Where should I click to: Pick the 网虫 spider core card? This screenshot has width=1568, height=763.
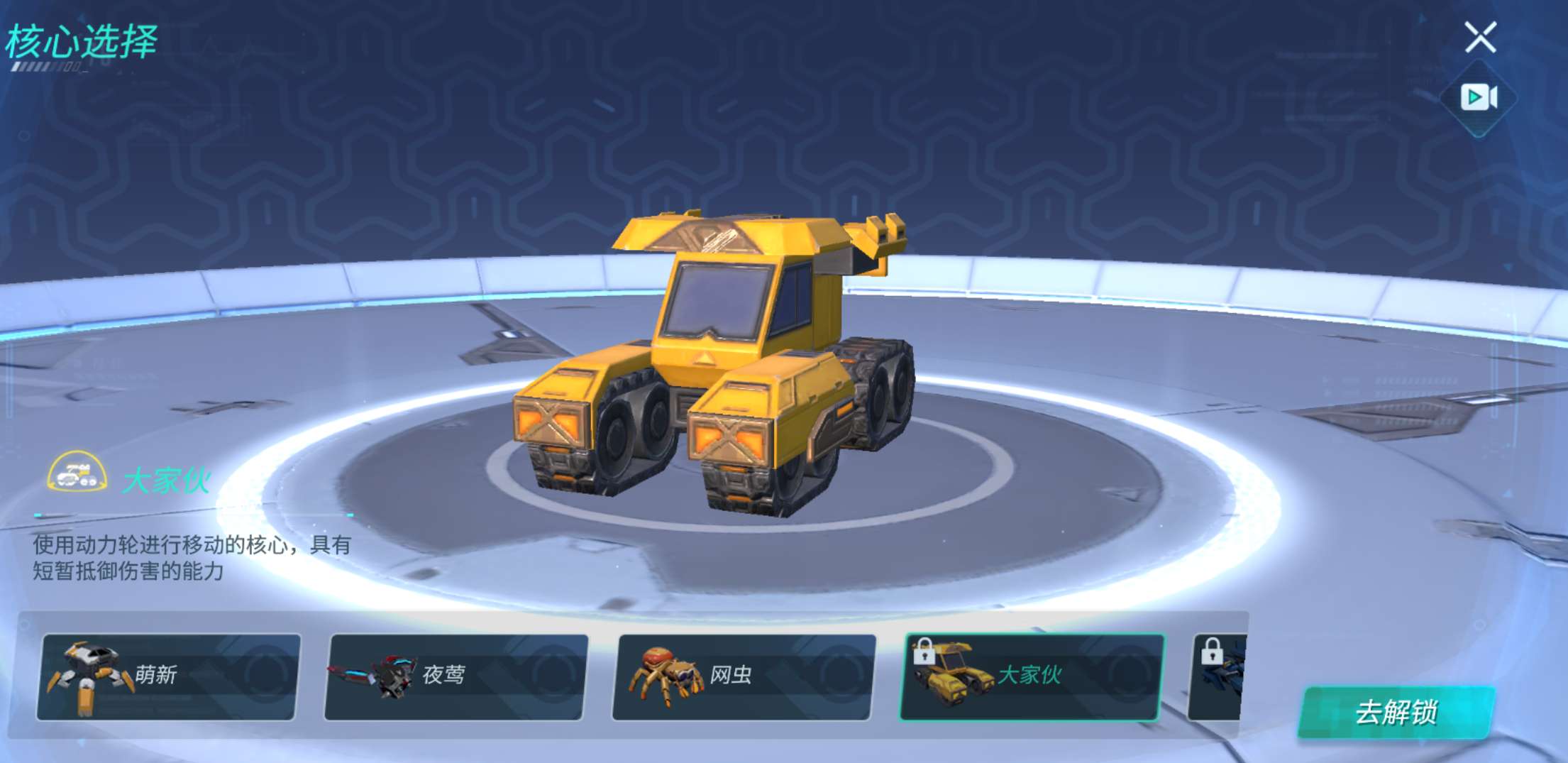pyautogui.click(x=744, y=676)
